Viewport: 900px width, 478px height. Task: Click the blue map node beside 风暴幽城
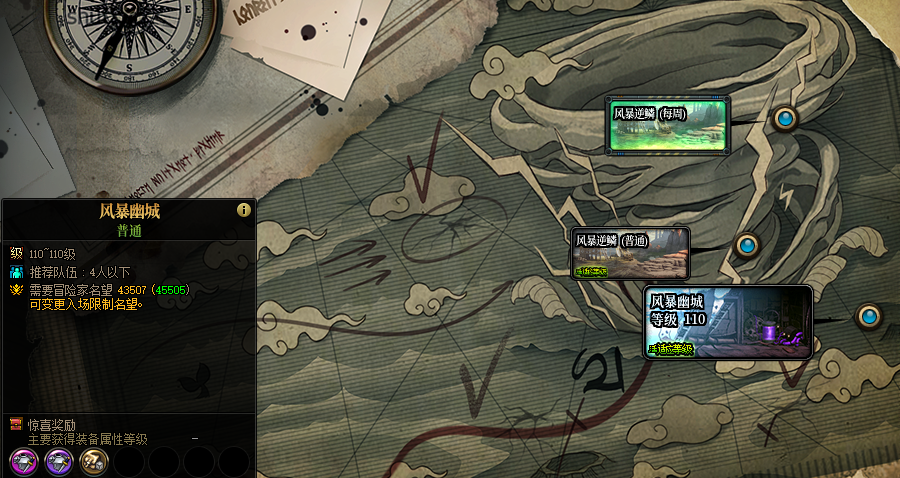869,317
